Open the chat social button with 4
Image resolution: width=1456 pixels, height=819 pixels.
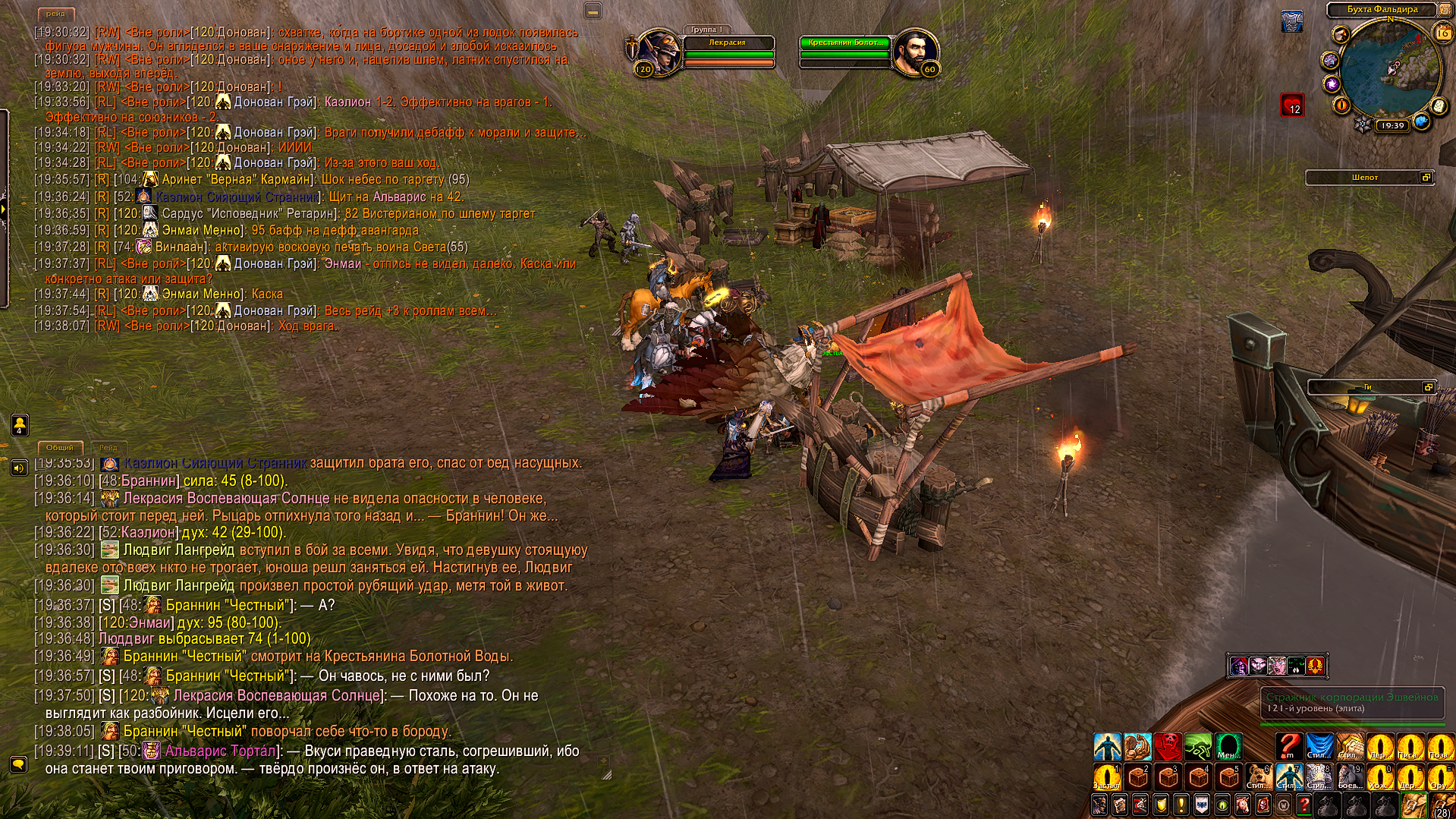(x=20, y=425)
